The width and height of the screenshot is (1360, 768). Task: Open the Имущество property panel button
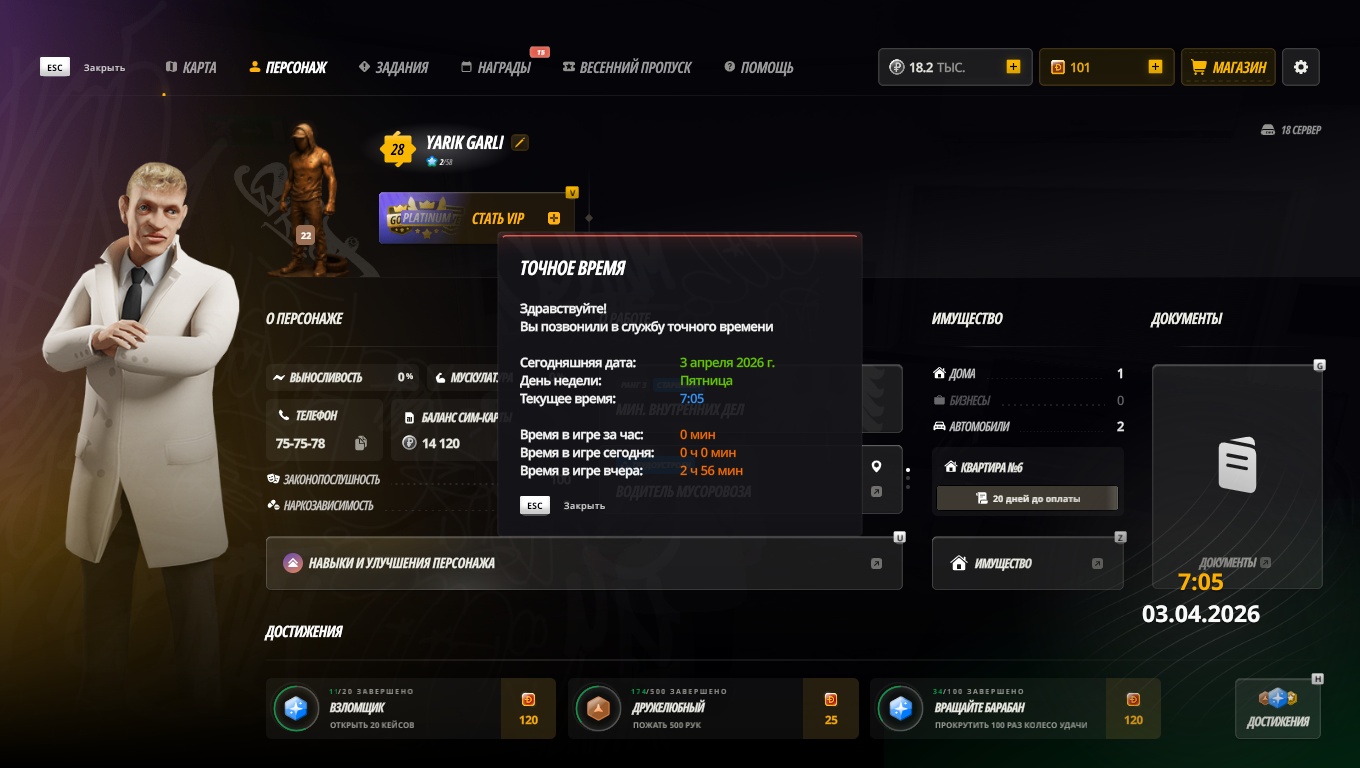pyautogui.click(x=1027, y=563)
